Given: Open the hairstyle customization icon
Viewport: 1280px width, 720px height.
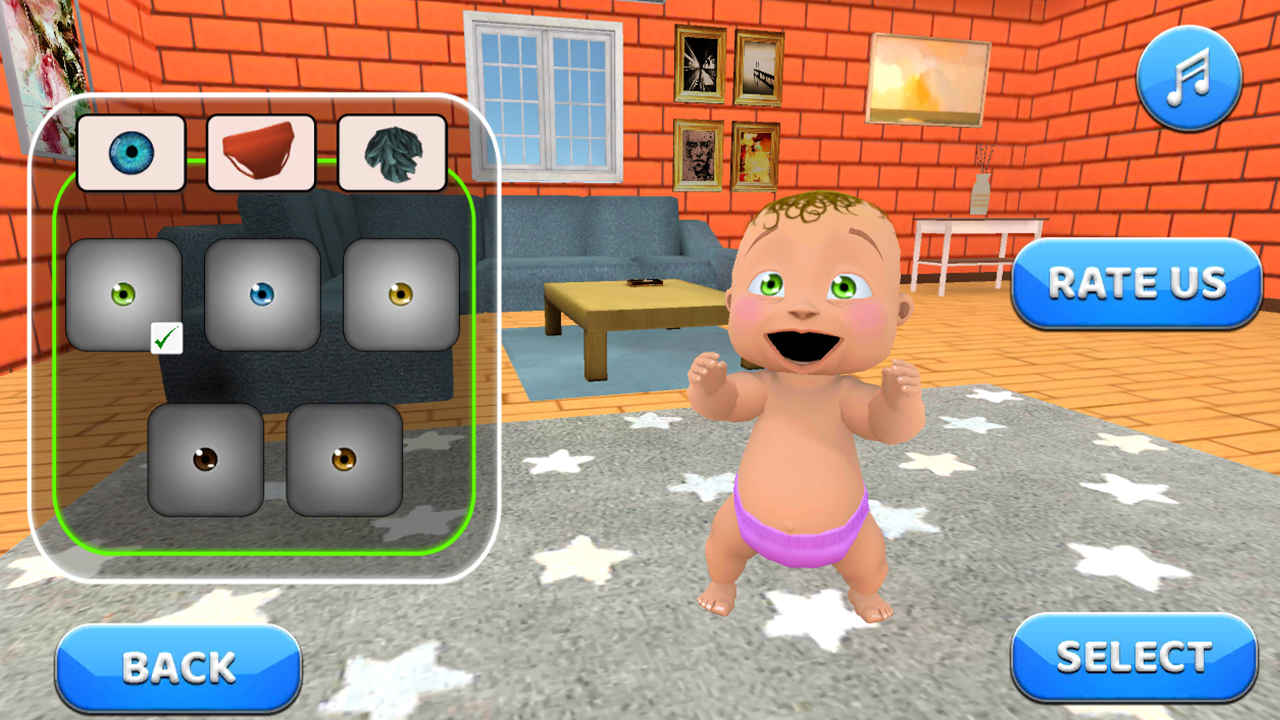Looking at the screenshot, I should click(x=392, y=152).
